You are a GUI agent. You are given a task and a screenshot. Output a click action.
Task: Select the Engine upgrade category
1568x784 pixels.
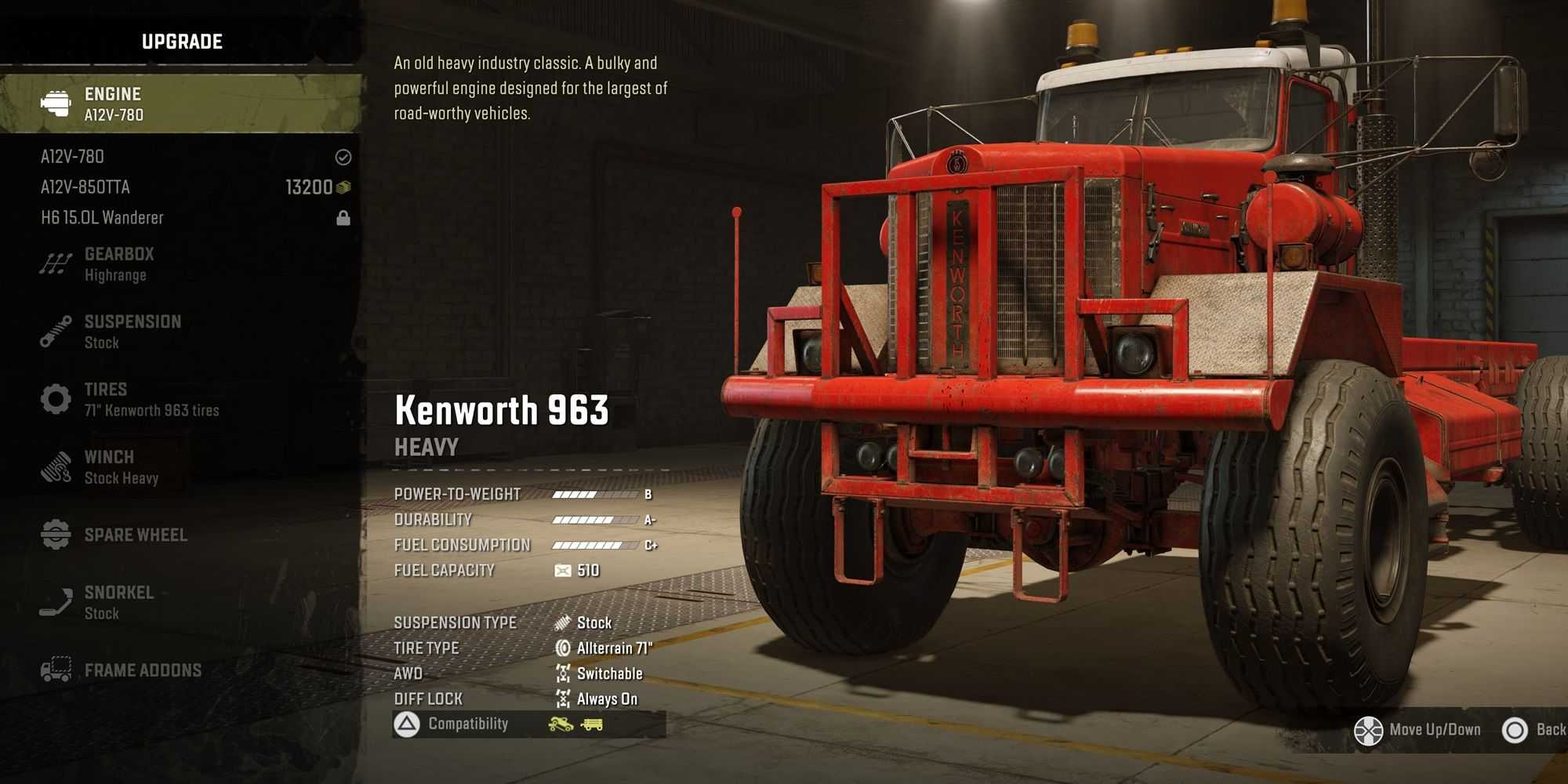click(180, 103)
